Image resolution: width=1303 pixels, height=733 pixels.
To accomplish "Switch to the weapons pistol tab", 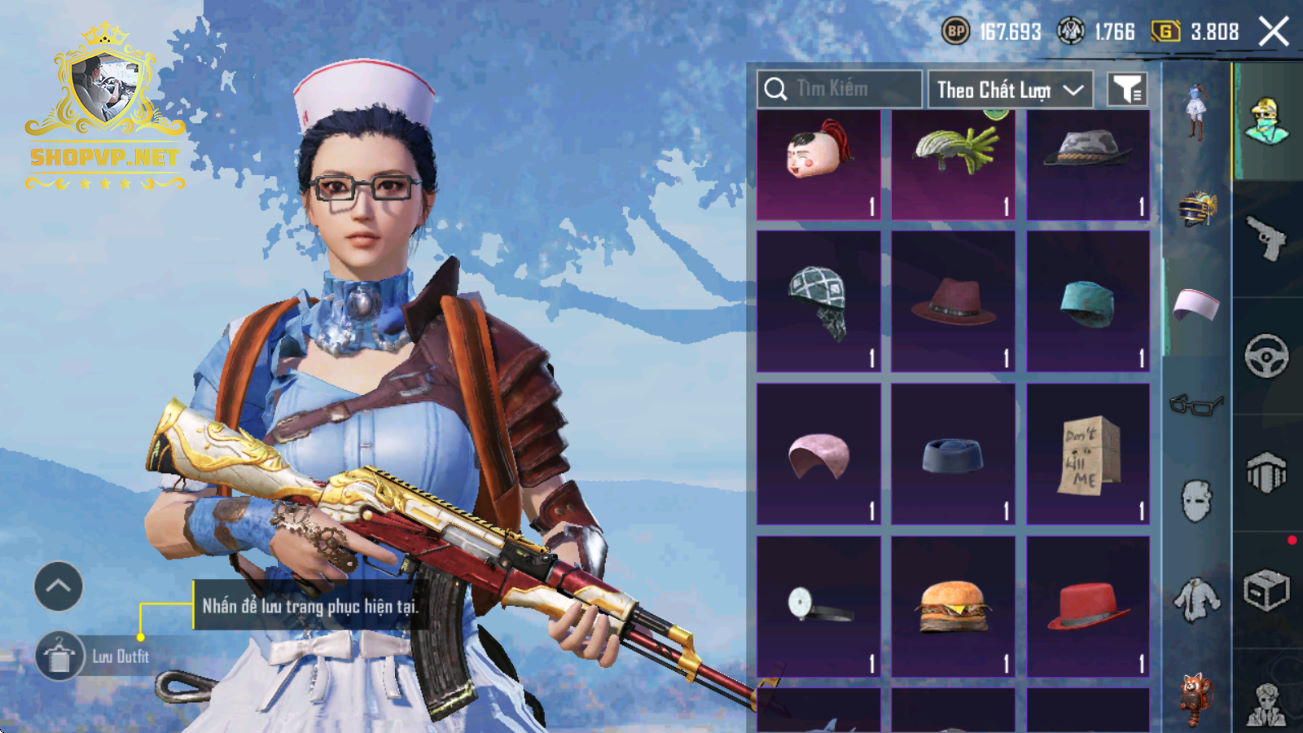I will click(x=1267, y=238).
